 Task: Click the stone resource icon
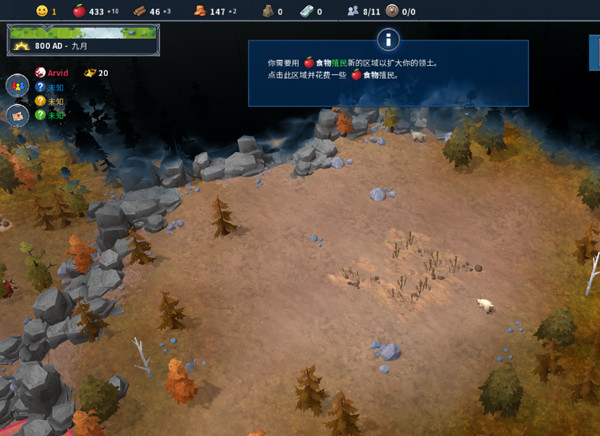[x=268, y=11]
